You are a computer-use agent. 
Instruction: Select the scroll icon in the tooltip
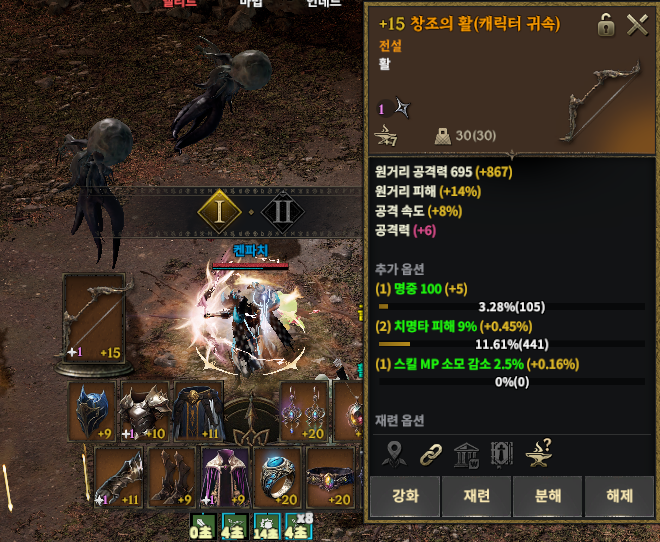point(502,453)
